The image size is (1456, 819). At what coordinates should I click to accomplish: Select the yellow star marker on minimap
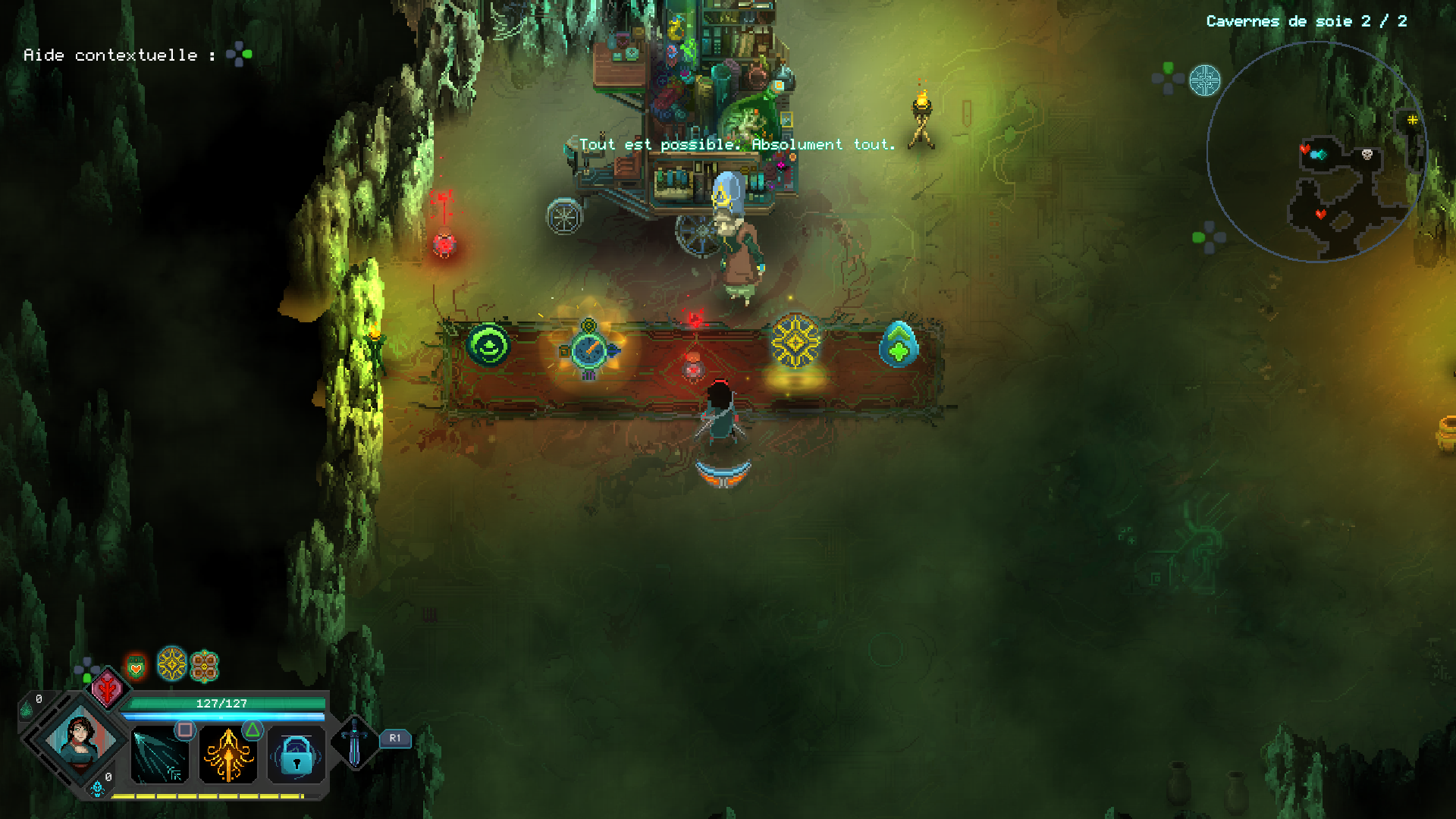tap(1412, 120)
